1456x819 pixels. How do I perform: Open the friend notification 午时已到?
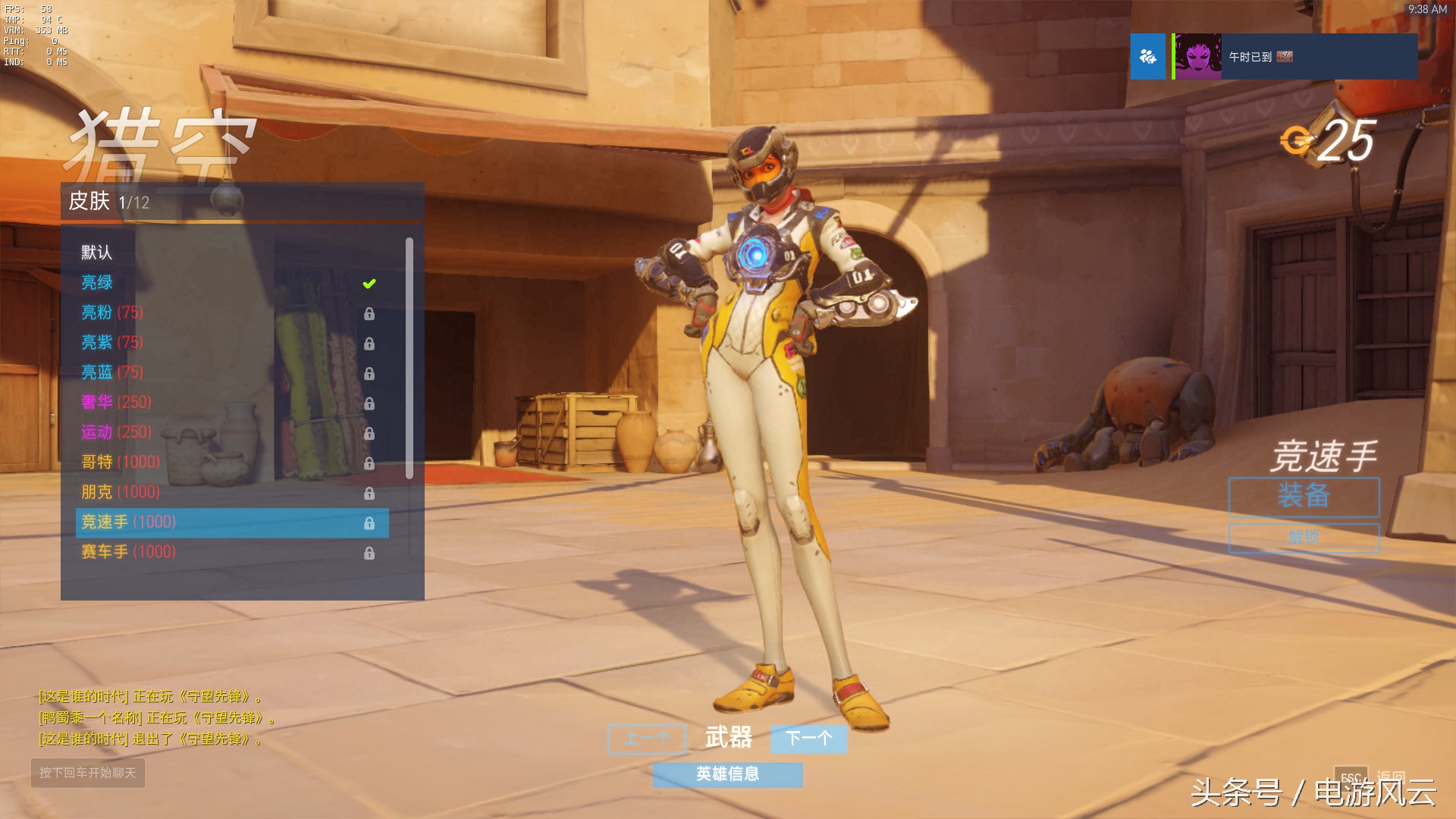tap(1293, 57)
